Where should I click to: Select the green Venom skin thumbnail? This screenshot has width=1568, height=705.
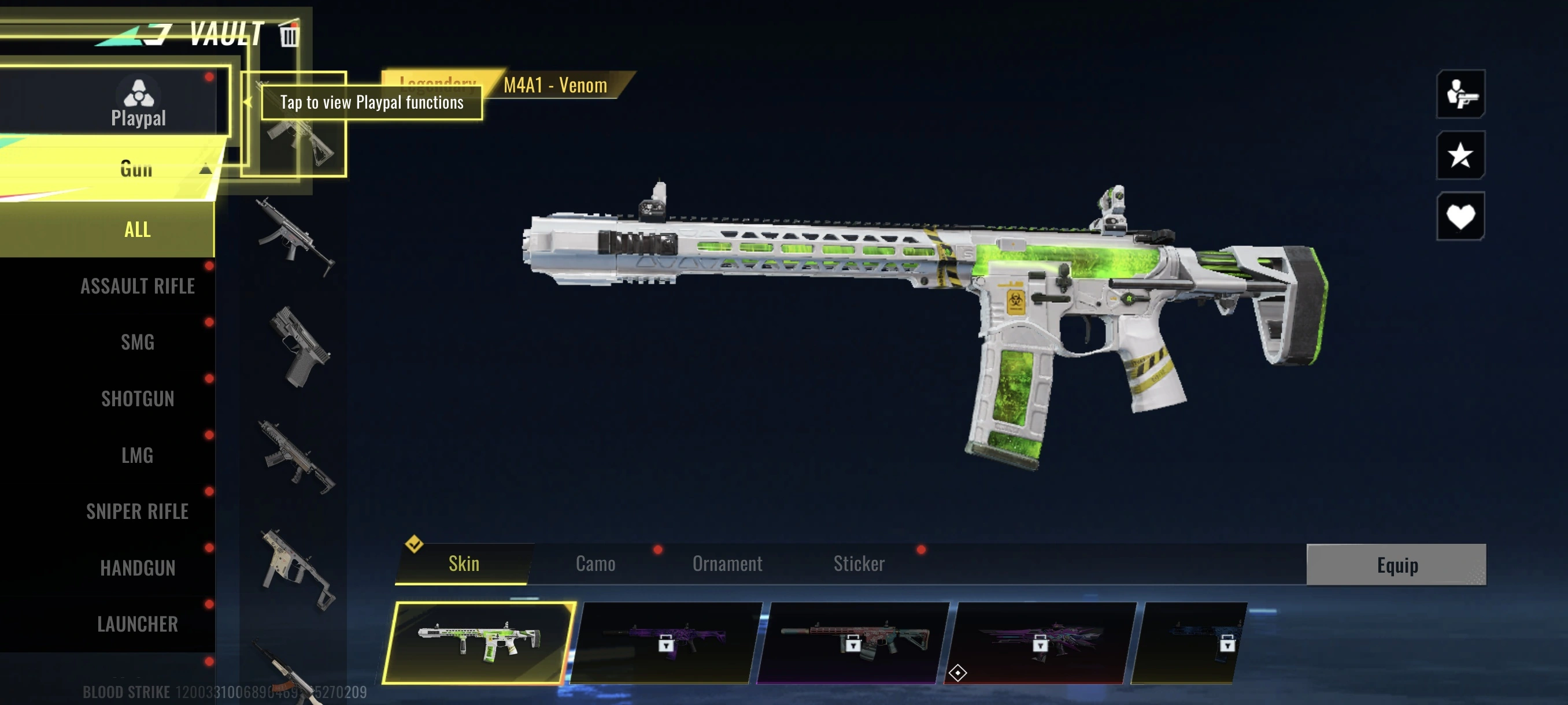coord(479,643)
